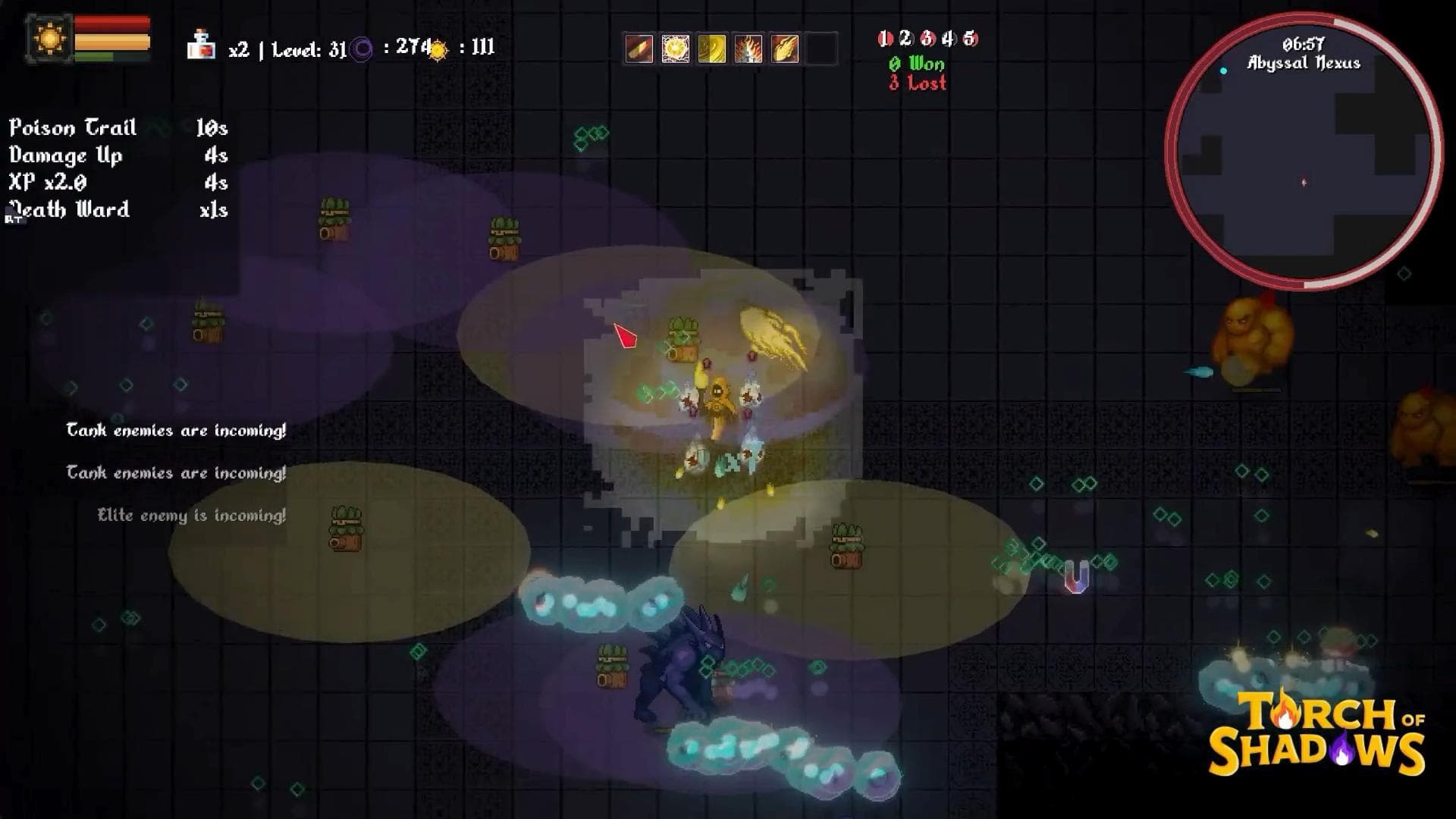Click the health potion icon showing x2

(x=200, y=45)
